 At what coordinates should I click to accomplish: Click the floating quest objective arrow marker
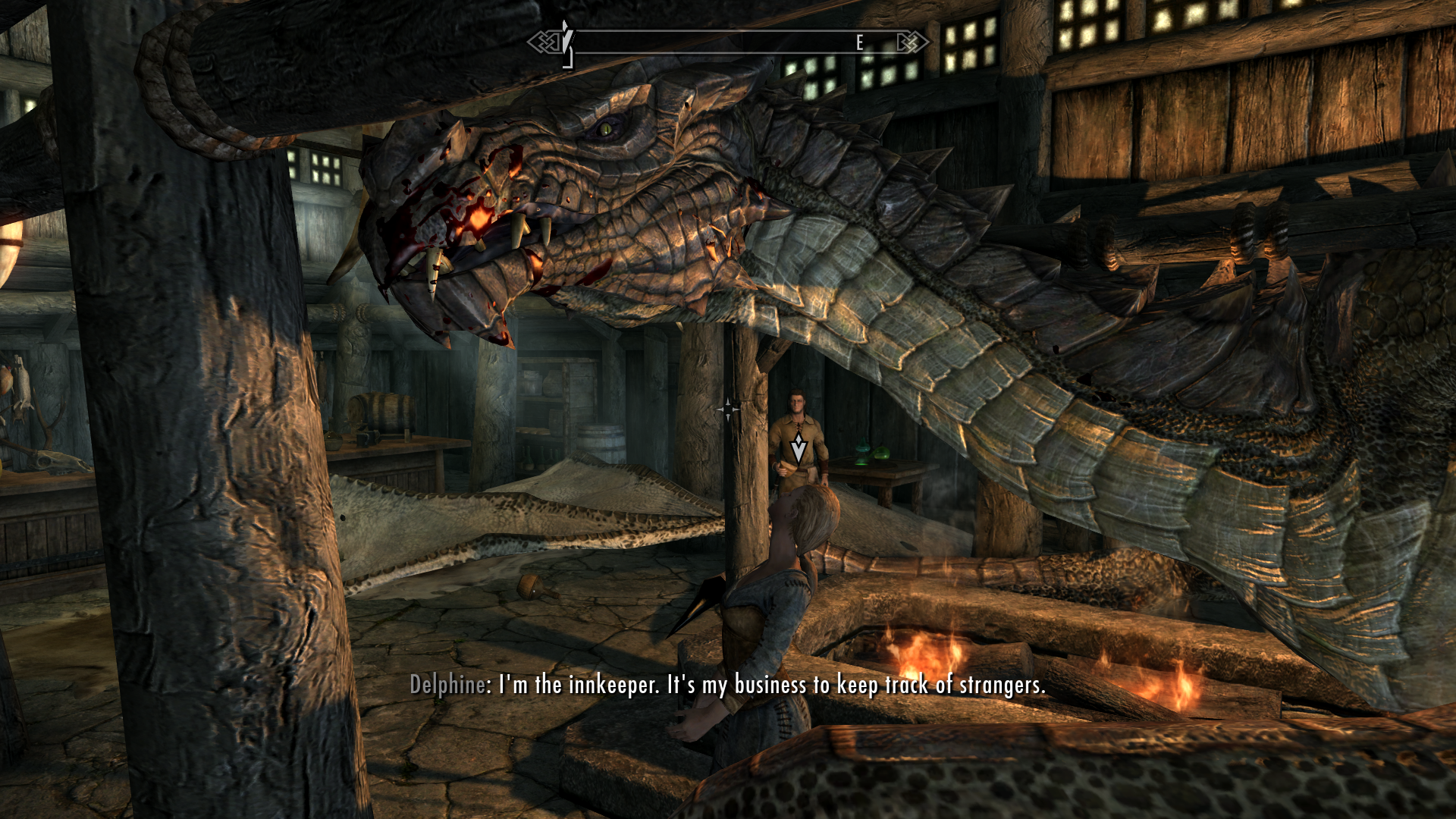(799, 450)
